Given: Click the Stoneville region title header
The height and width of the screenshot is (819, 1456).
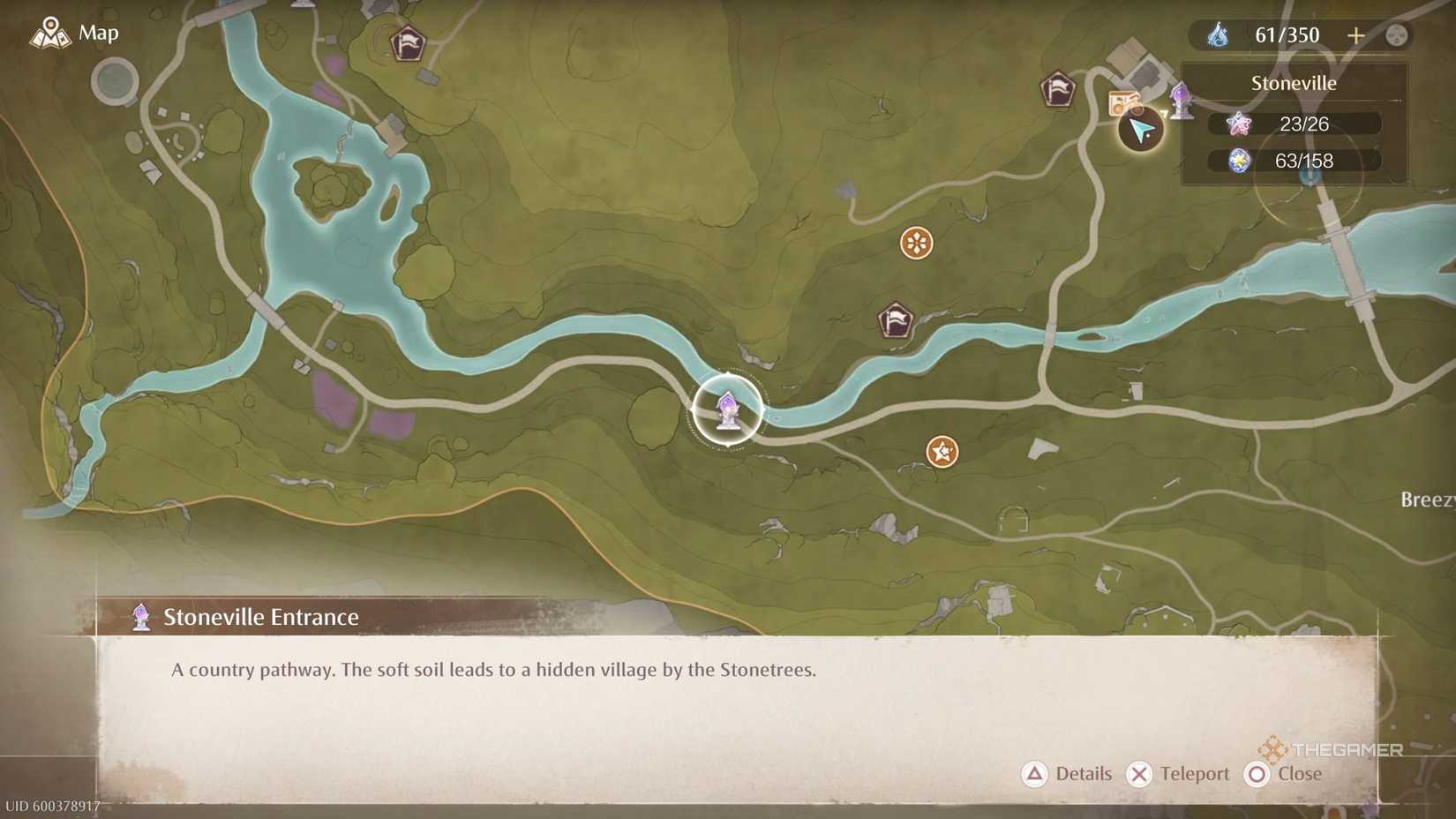Looking at the screenshot, I should [x=1294, y=83].
